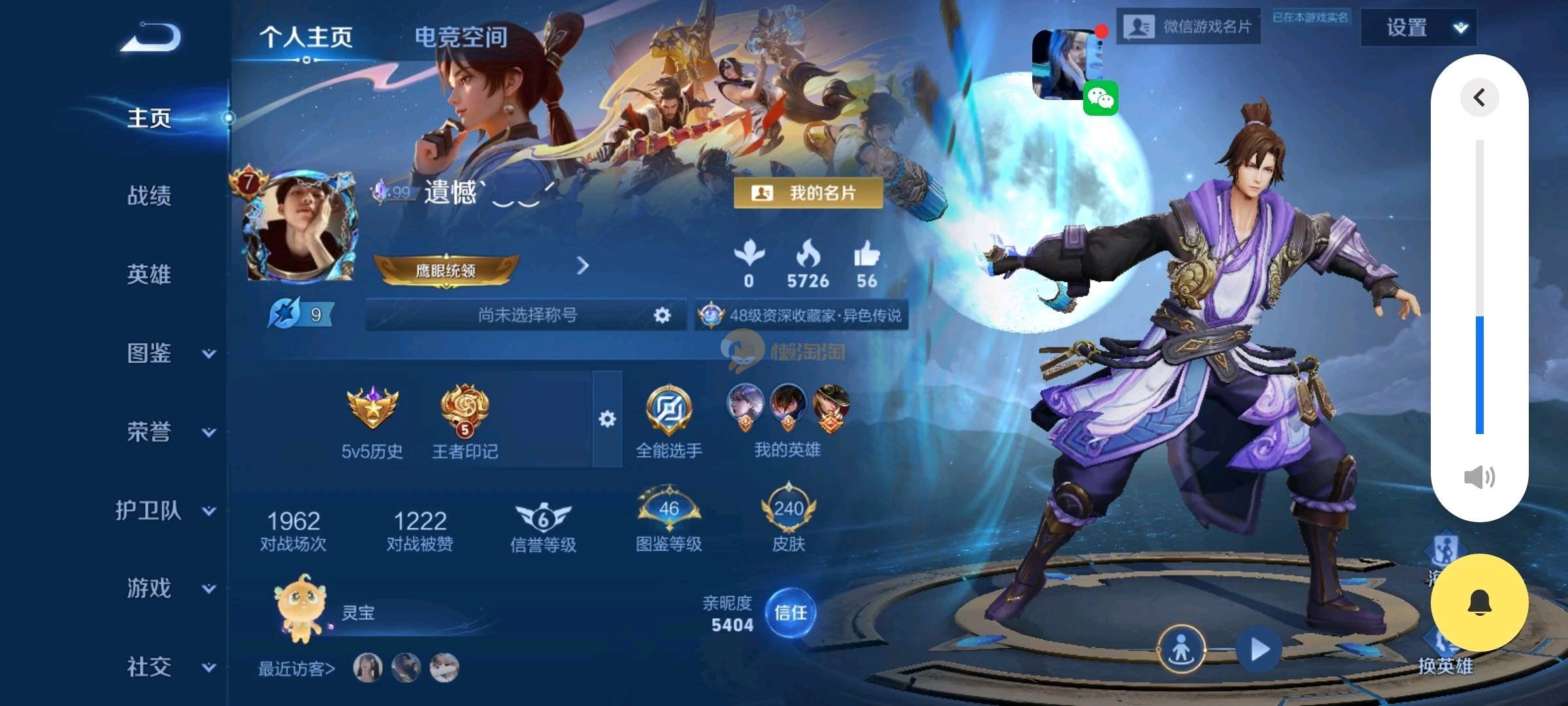Viewport: 1568px width, 706px height.
Task: Open the 我的名片 card button
Action: click(808, 193)
